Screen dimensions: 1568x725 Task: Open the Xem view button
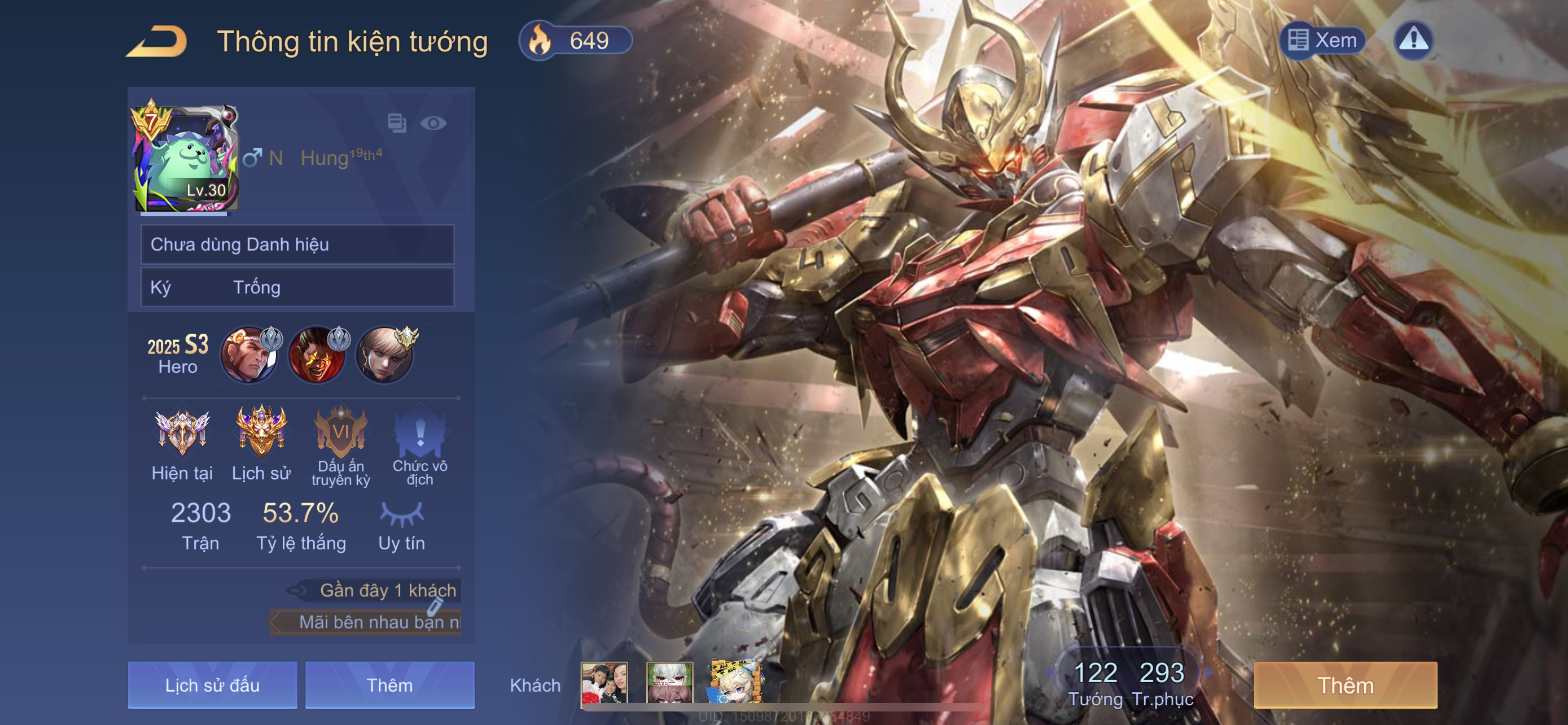[1322, 41]
